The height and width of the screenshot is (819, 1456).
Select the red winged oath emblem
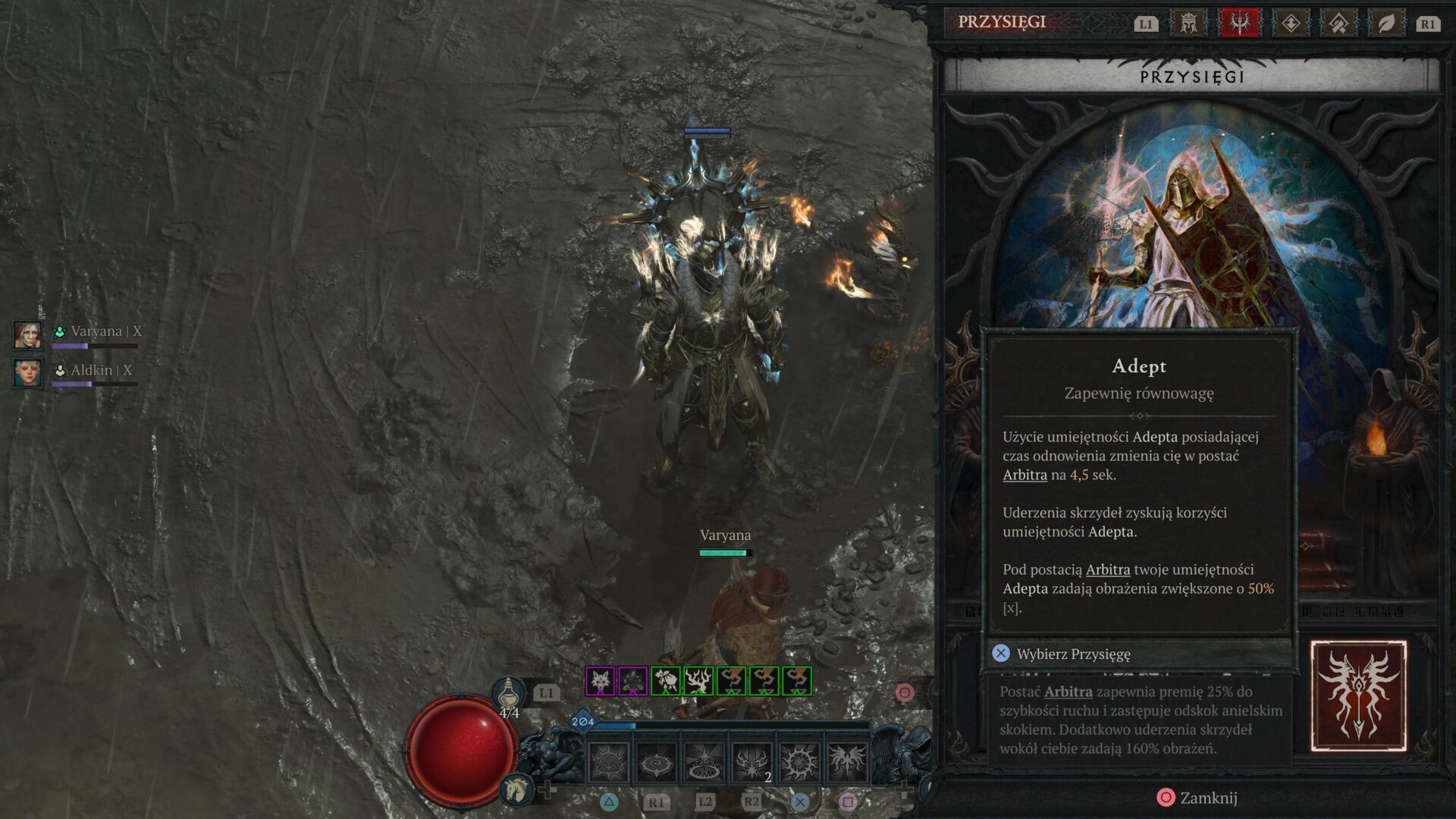pos(1358,696)
